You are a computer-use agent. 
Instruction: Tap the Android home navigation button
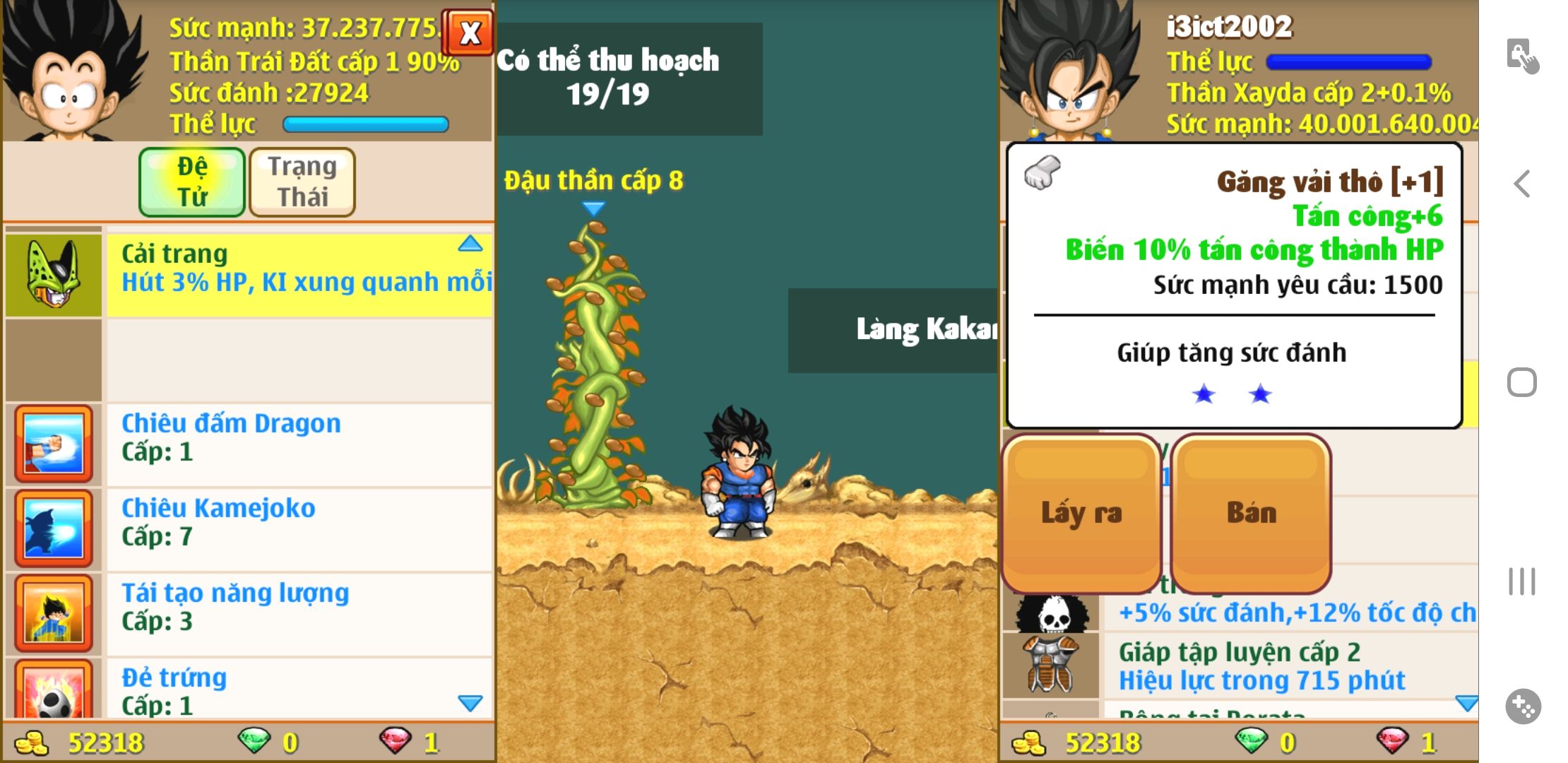[1522, 383]
